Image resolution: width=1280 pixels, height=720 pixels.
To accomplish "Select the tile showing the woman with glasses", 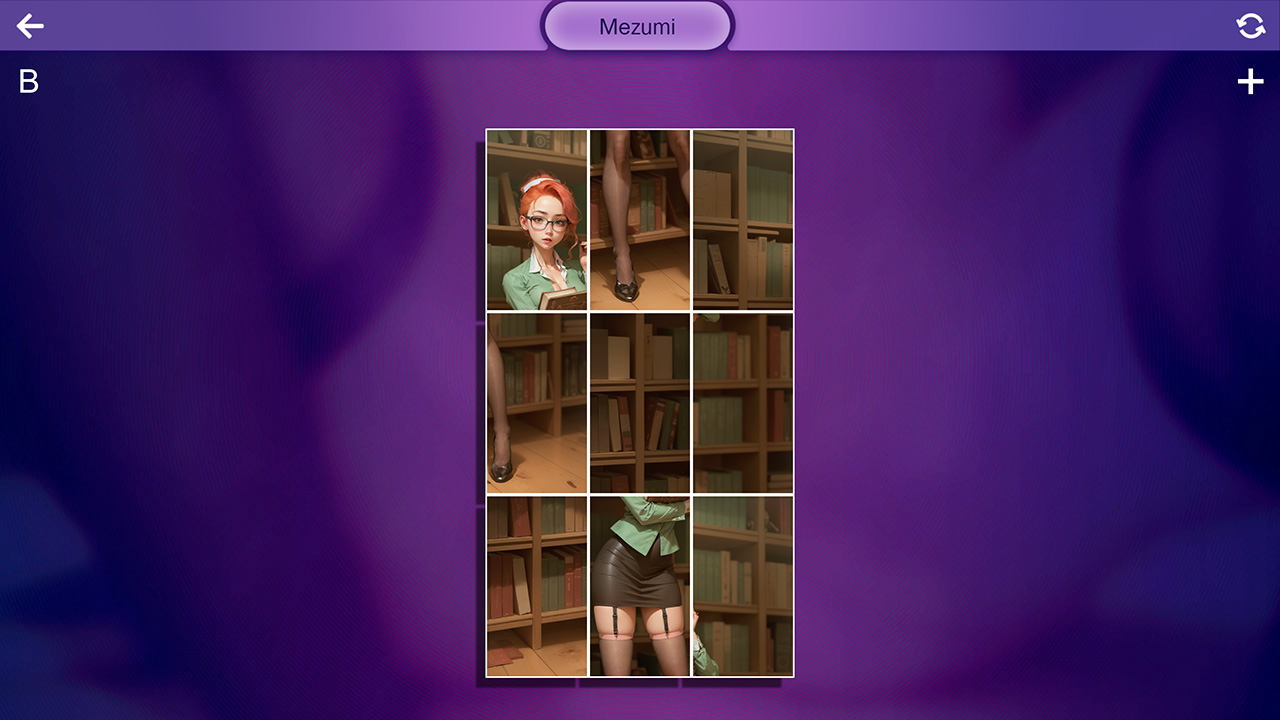I will (536, 219).
